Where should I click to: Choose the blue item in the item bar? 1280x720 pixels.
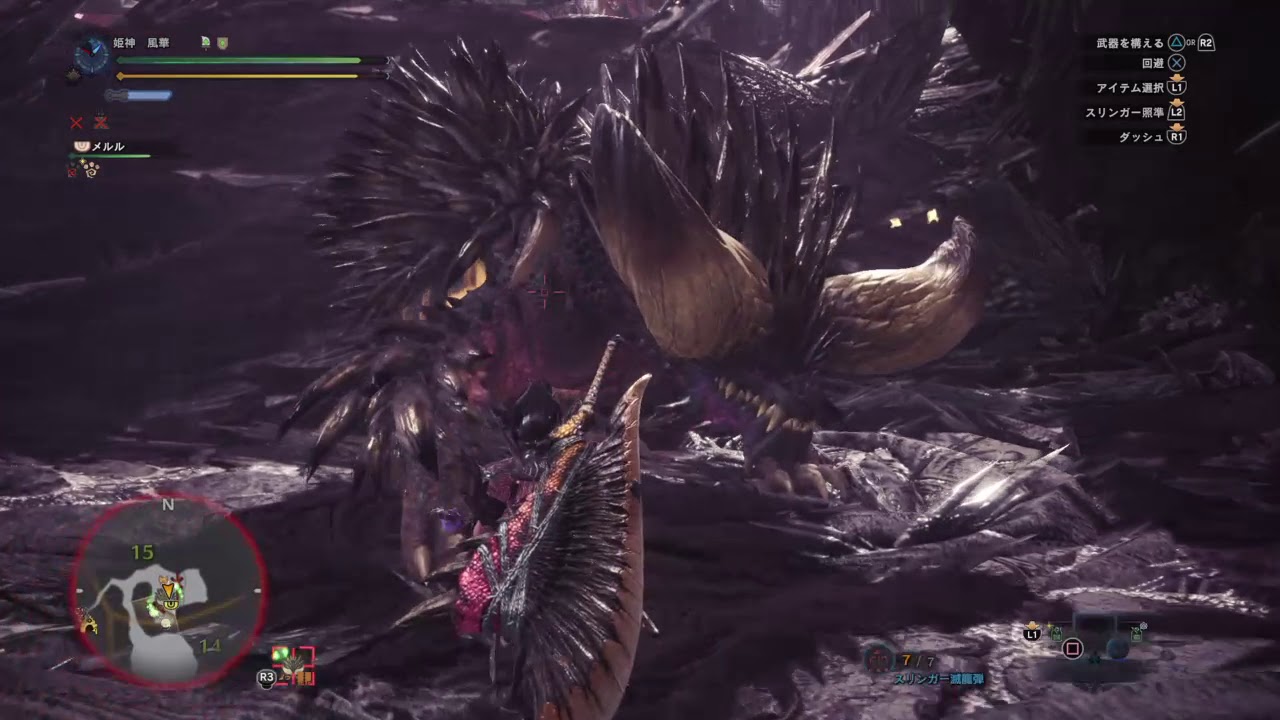[x=1117, y=648]
